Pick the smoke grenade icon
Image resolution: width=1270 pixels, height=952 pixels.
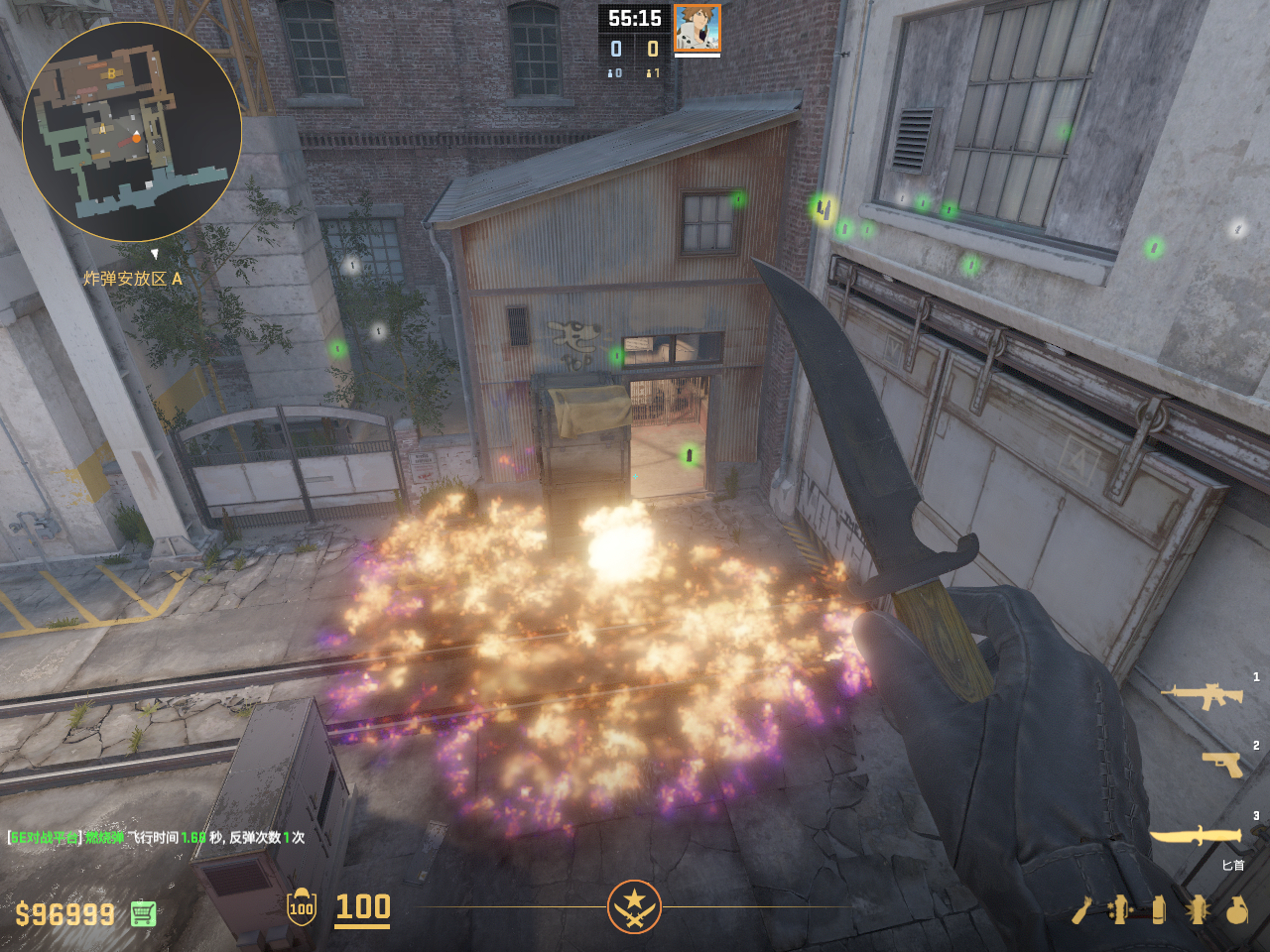(1159, 909)
